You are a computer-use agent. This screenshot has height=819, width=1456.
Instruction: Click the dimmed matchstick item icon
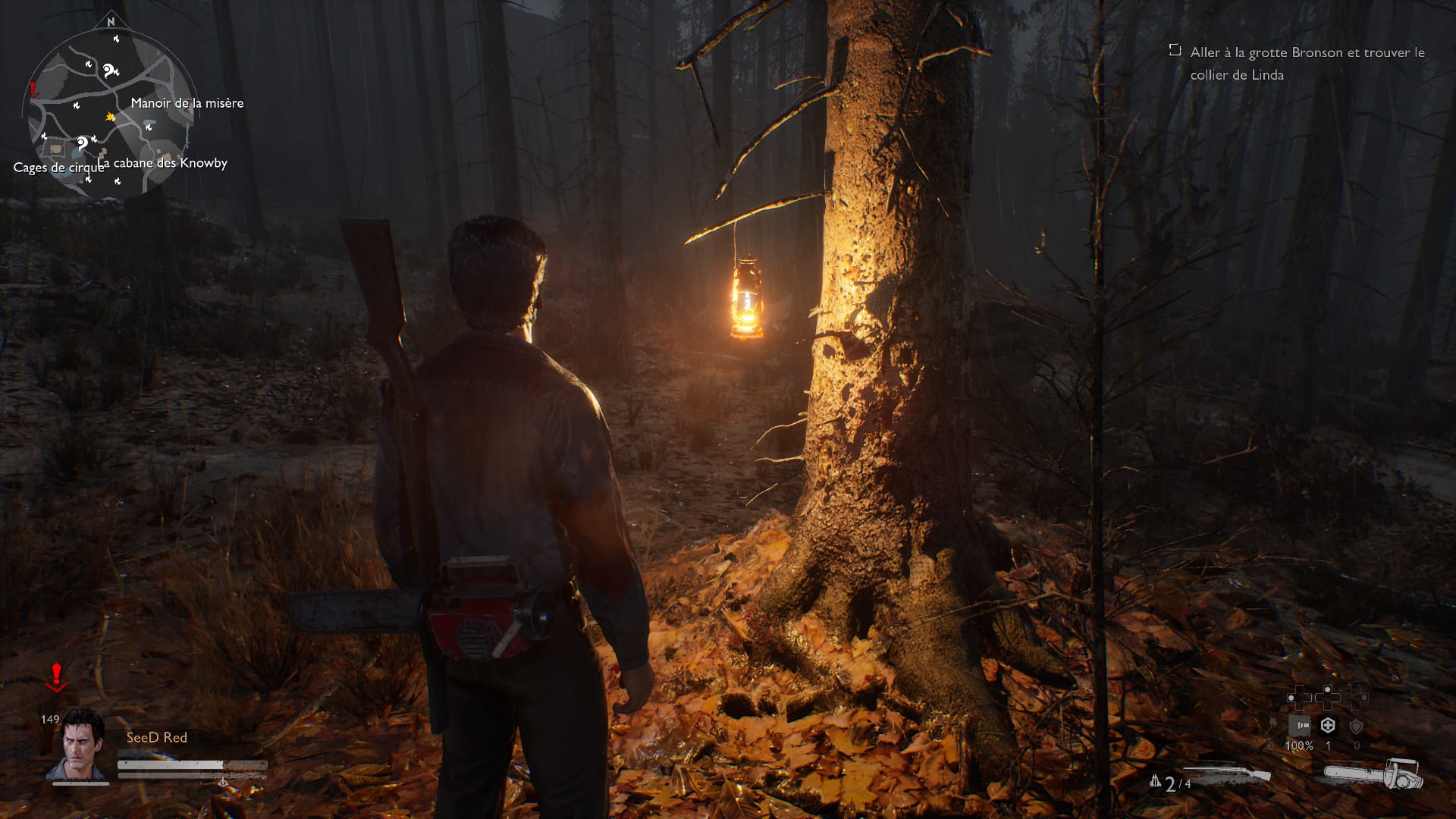[x=1272, y=724]
